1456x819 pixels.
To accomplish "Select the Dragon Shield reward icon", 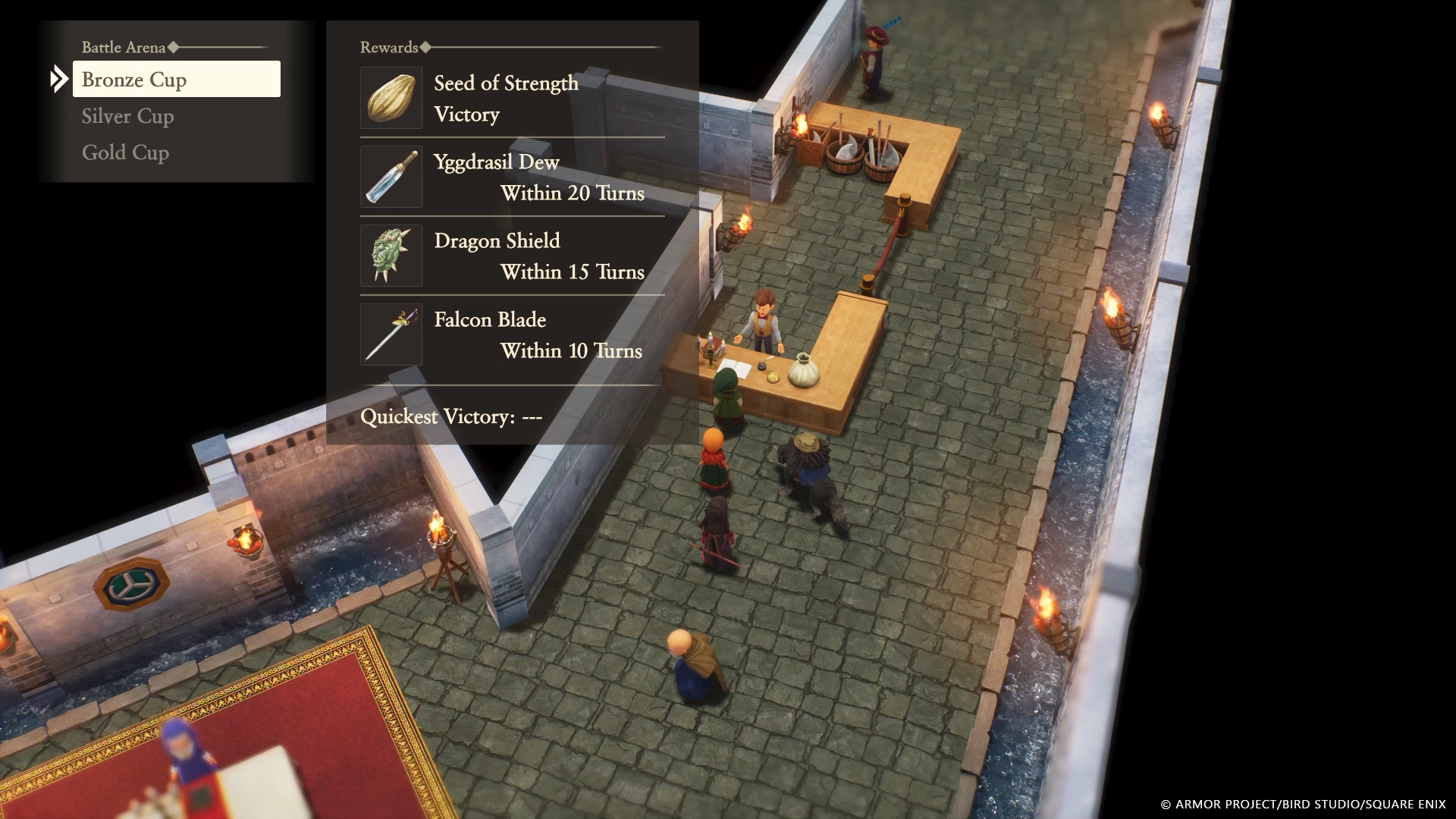I will pyautogui.click(x=391, y=256).
